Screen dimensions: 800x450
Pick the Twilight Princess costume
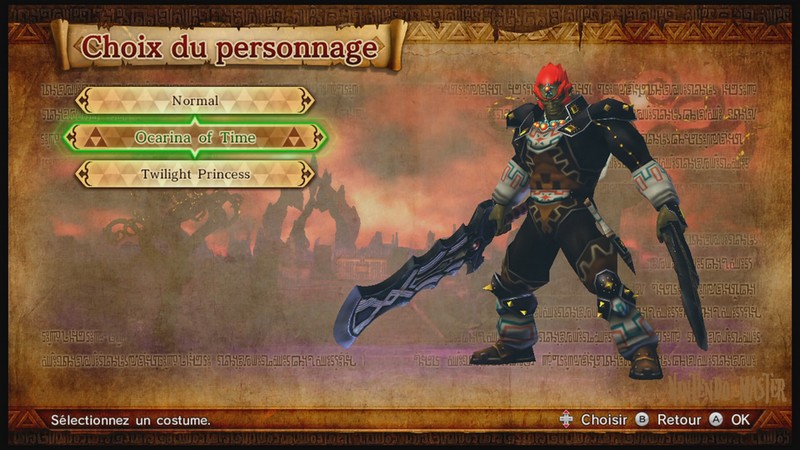pos(195,174)
